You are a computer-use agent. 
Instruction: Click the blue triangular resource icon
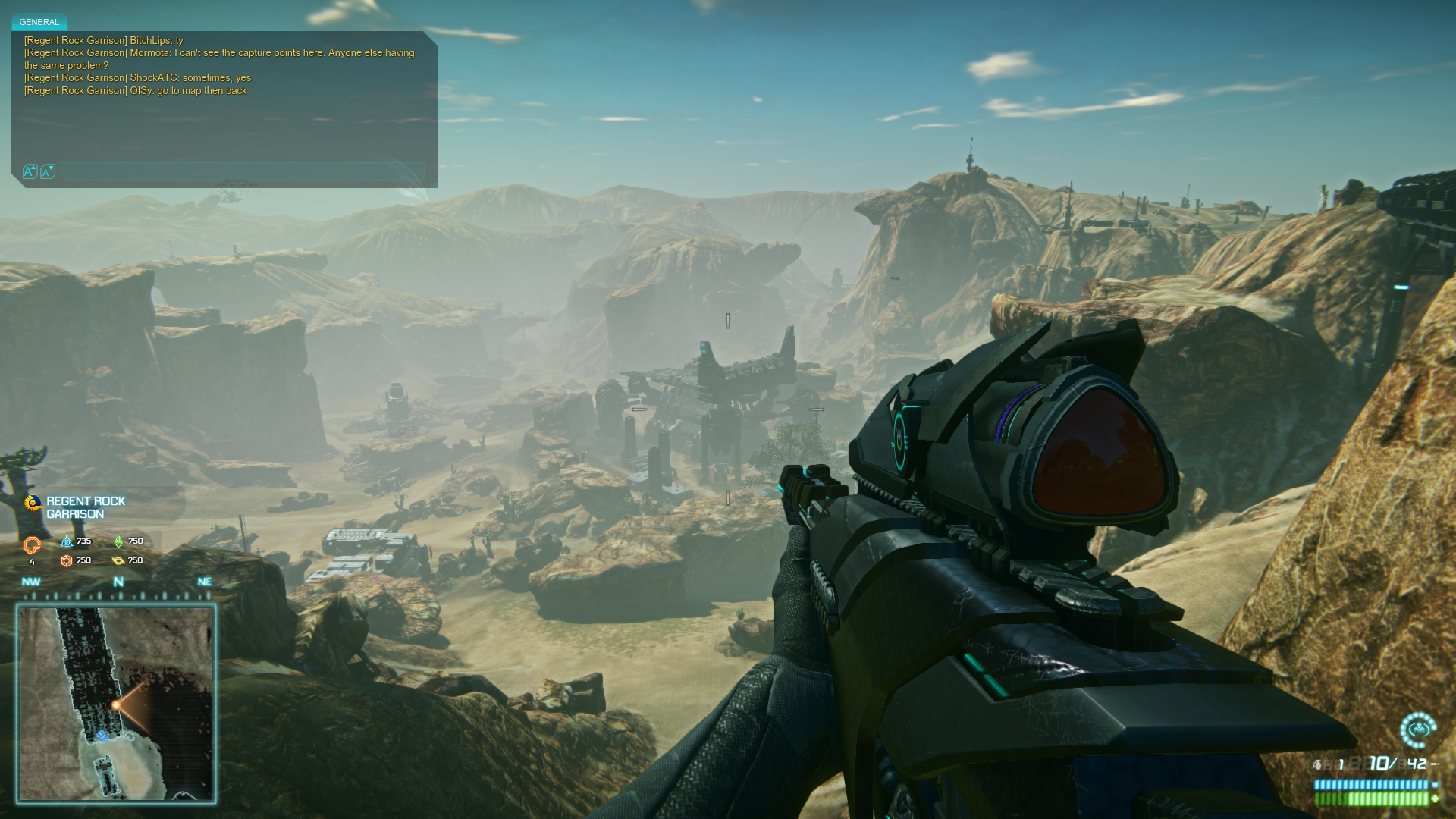coord(67,541)
